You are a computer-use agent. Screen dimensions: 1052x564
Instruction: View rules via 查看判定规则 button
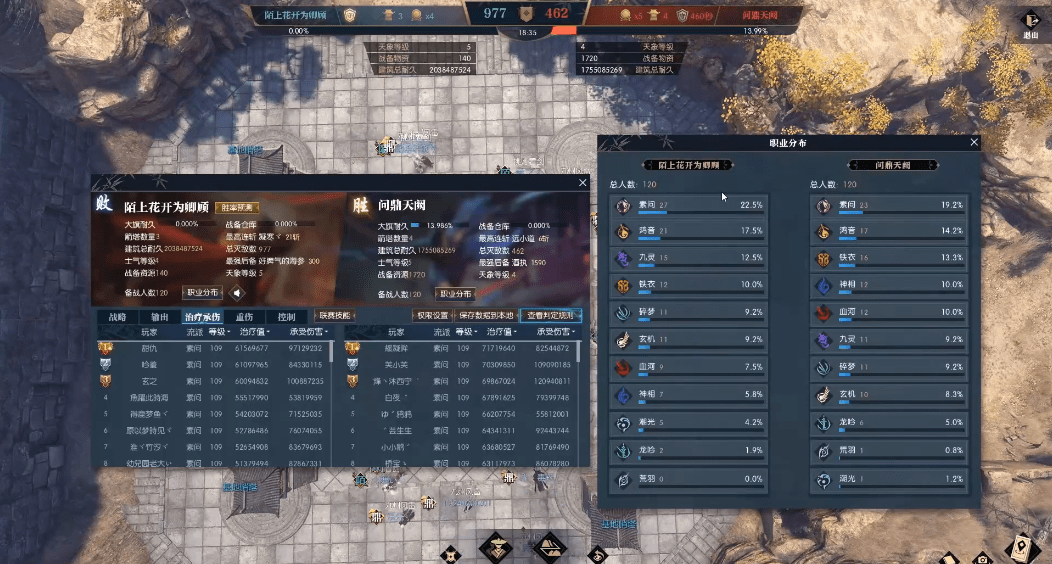click(550, 316)
